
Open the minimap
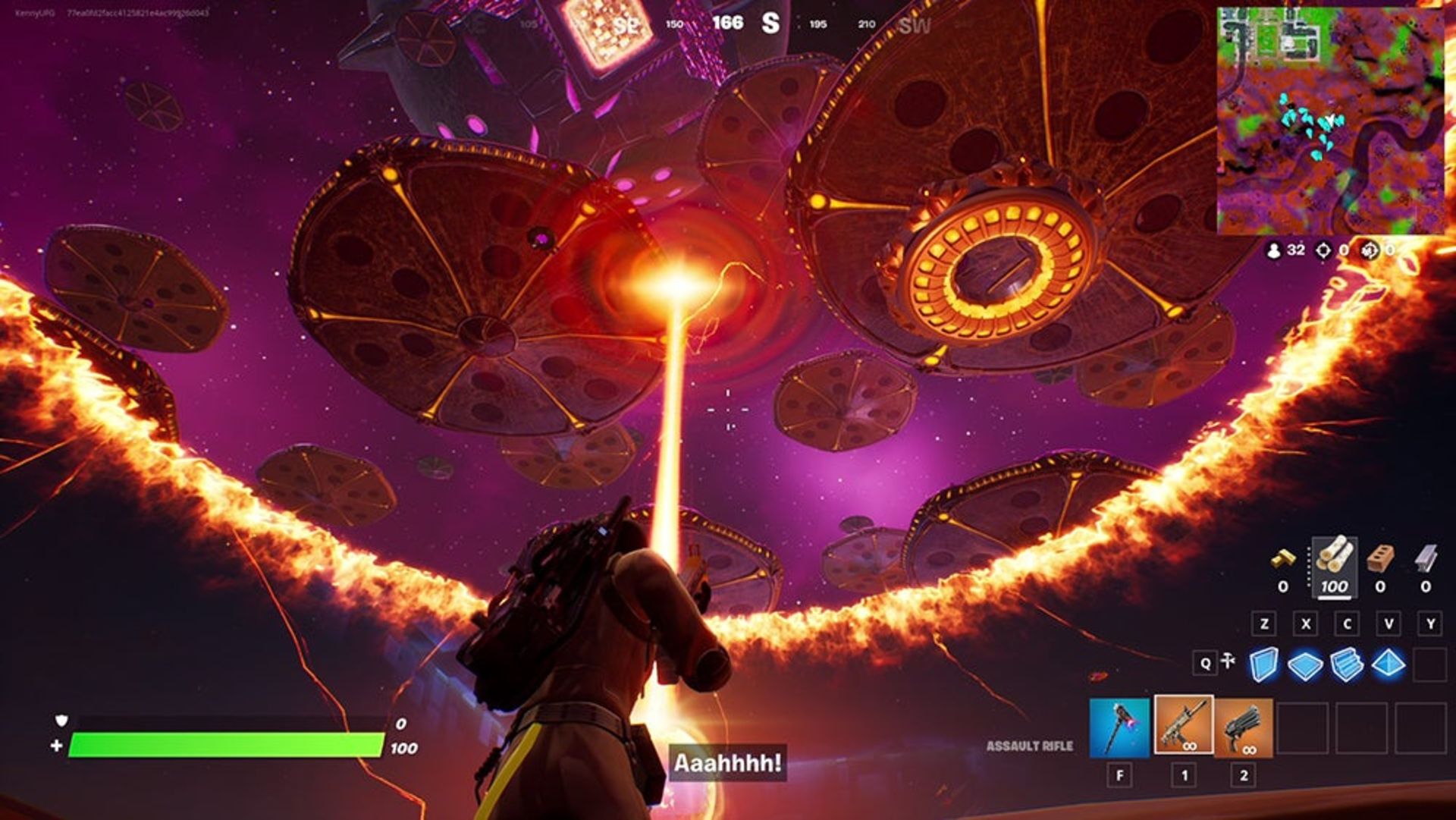(1330, 121)
